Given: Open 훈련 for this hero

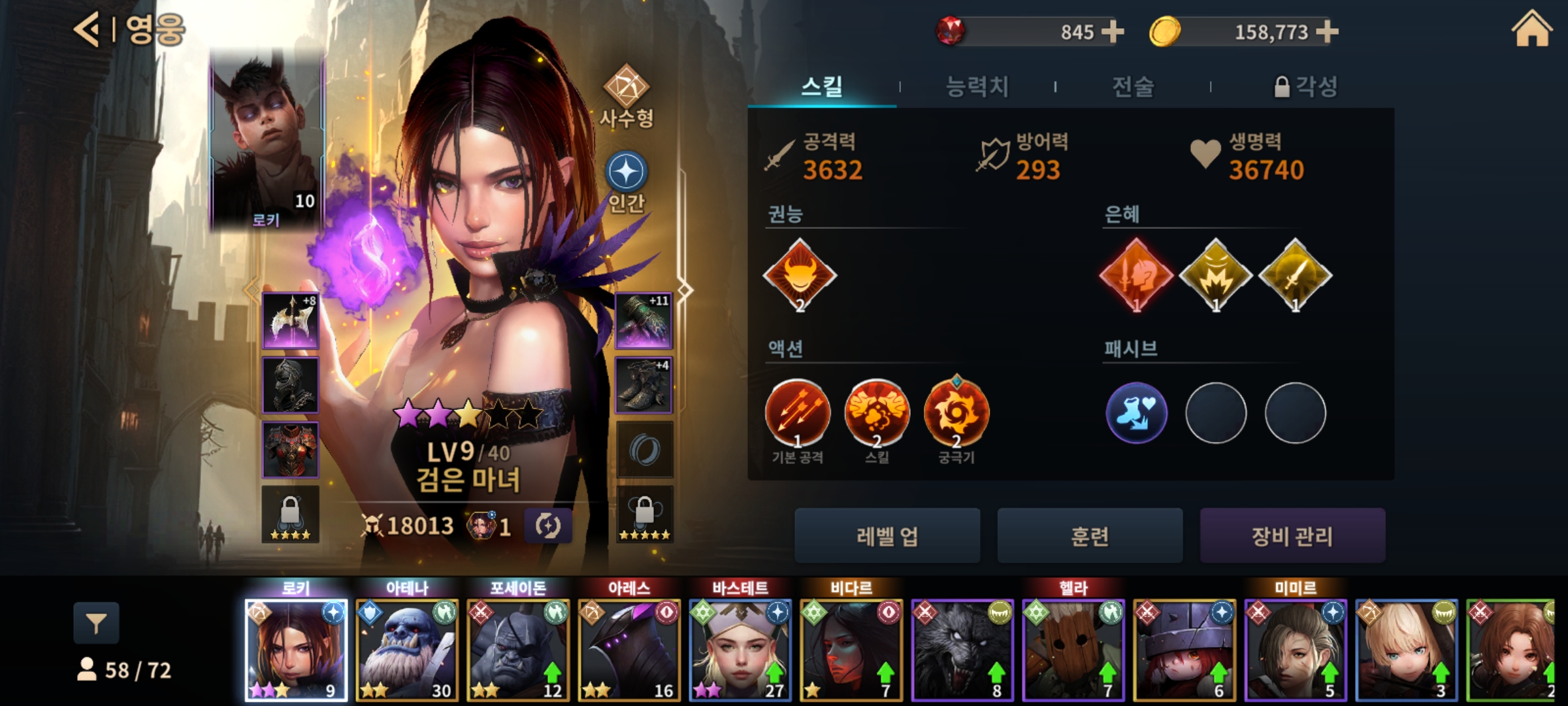Looking at the screenshot, I should click(x=1090, y=536).
